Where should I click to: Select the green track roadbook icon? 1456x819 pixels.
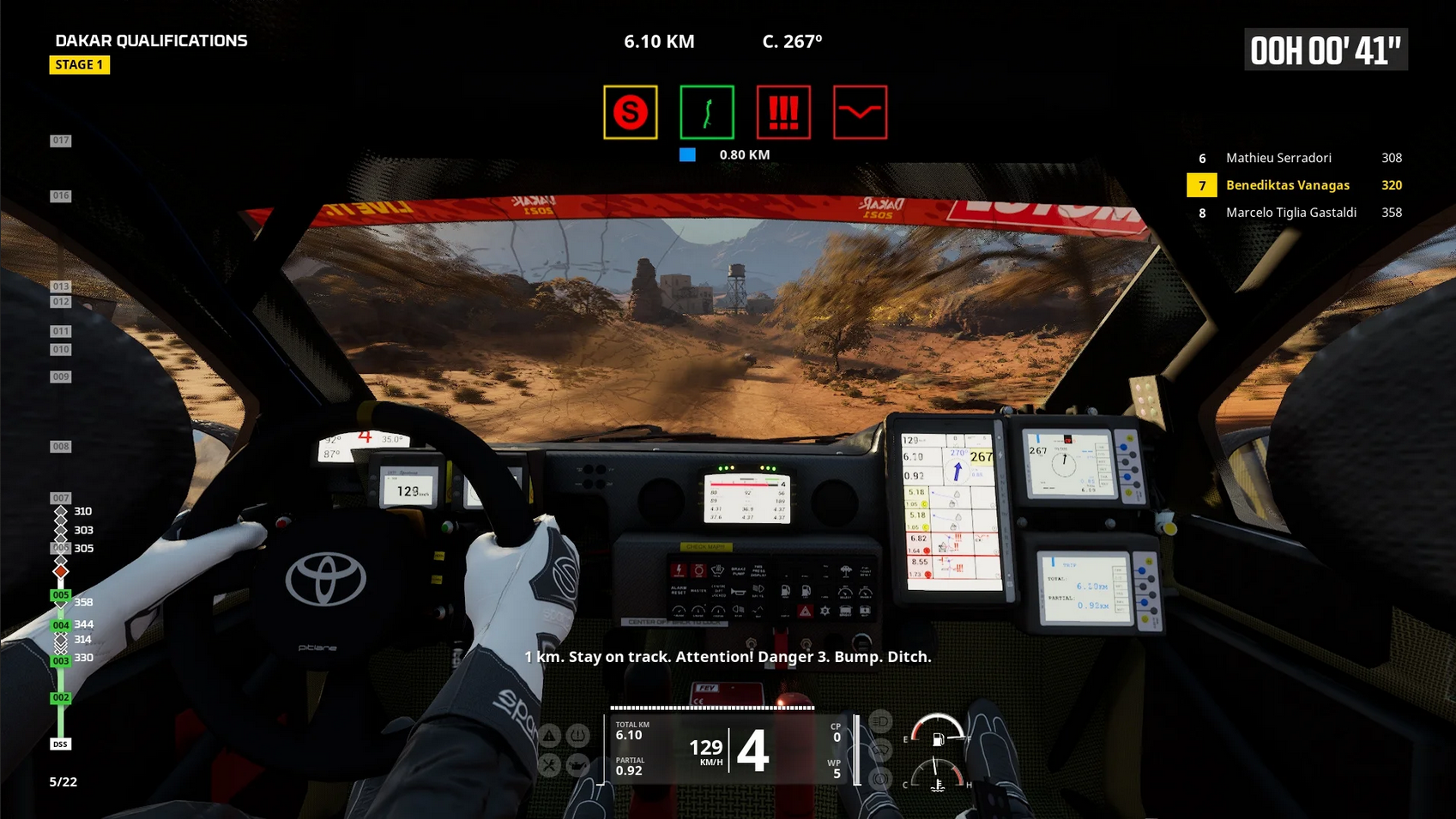click(x=707, y=112)
